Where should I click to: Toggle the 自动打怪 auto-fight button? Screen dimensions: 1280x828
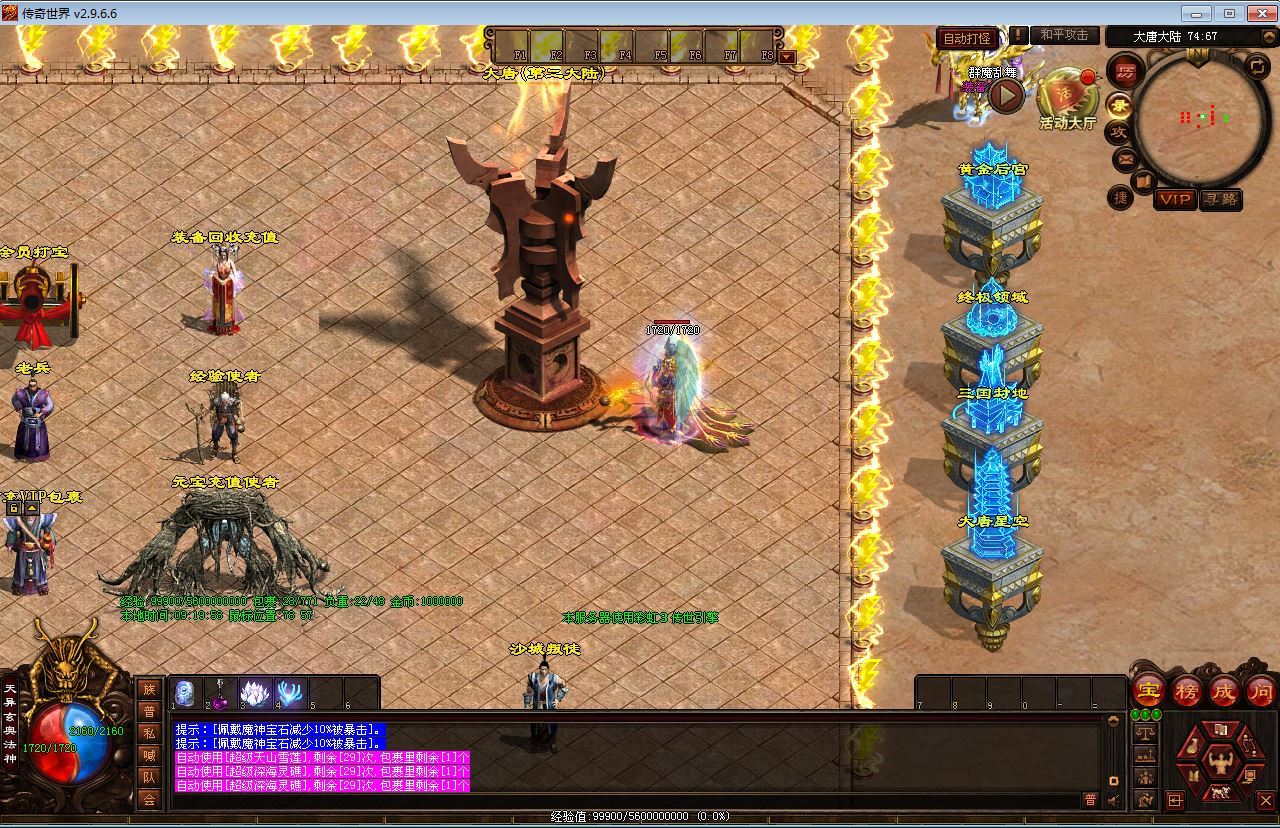[967, 38]
